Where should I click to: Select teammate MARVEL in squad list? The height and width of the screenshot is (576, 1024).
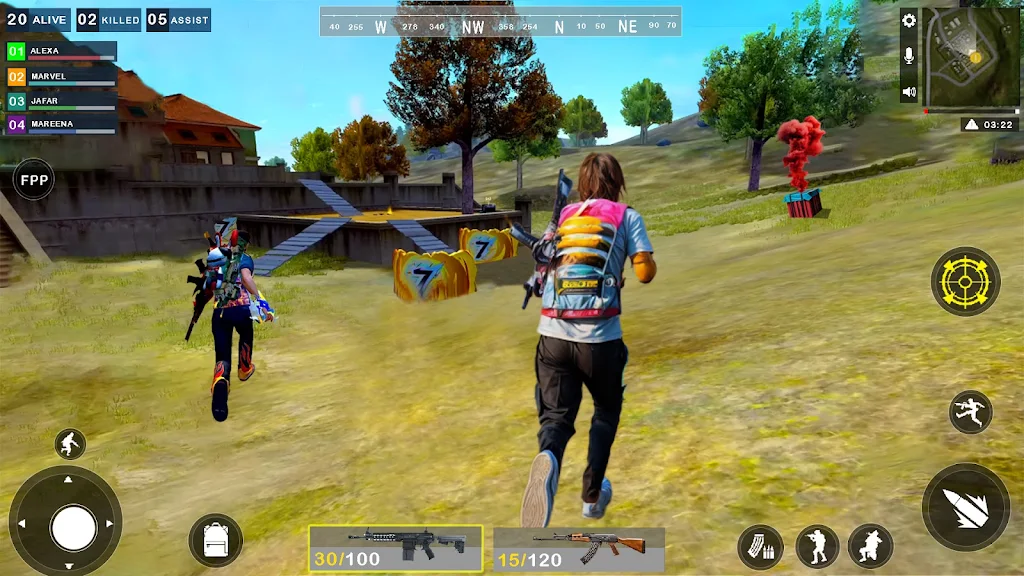click(62, 76)
